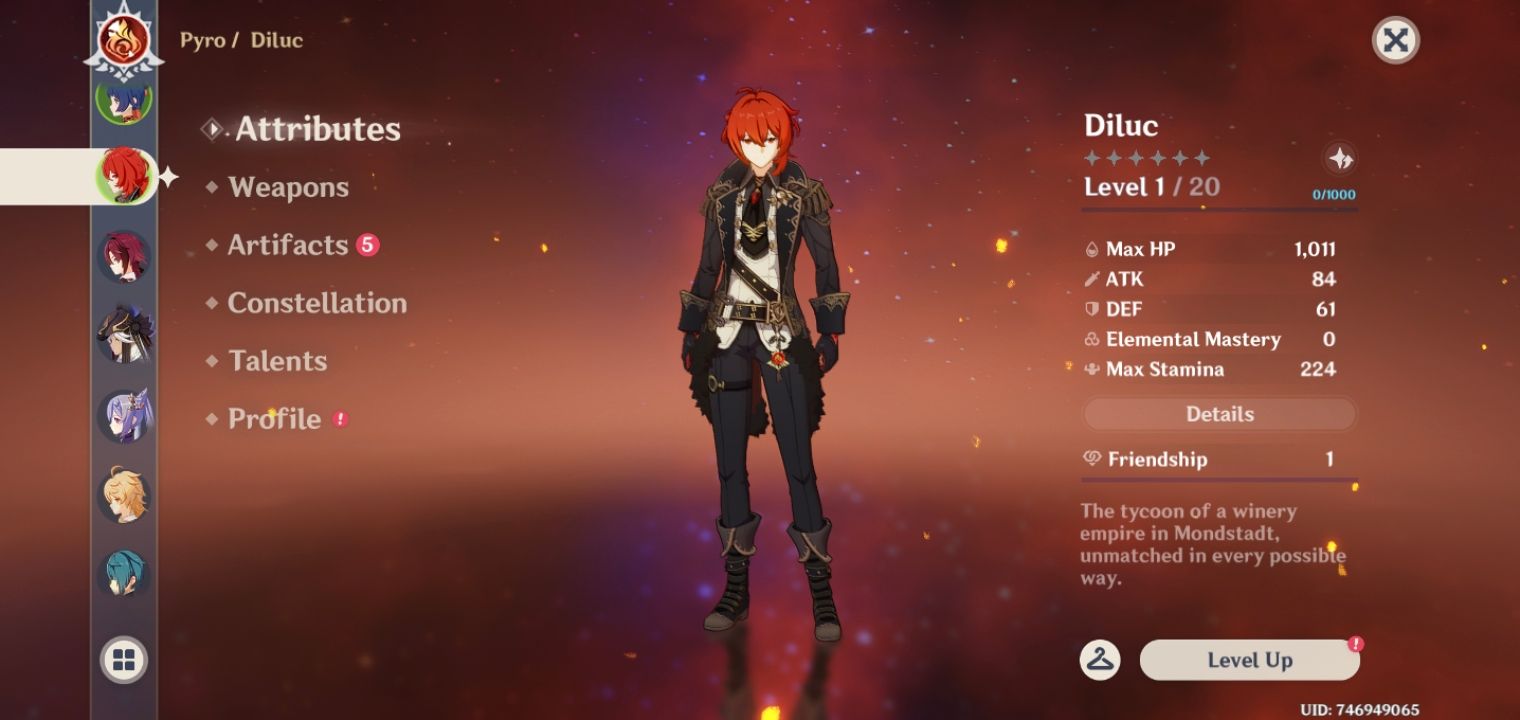This screenshot has width=1520, height=720.
Task: Click the Pyro element emblem at top left
Action: pos(125,41)
